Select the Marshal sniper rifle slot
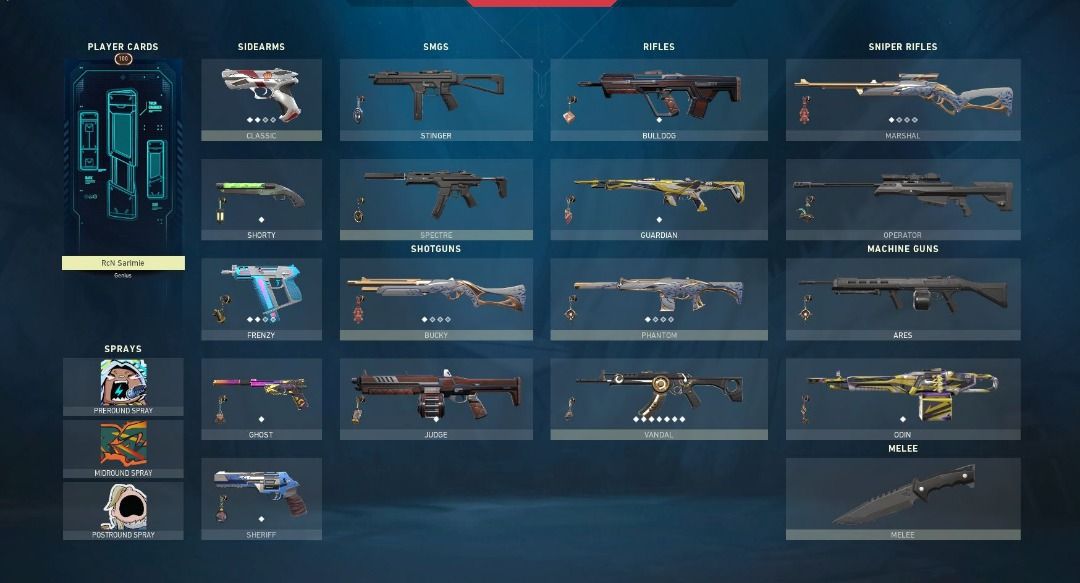The height and width of the screenshot is (583, 1080). pos(902,98)
